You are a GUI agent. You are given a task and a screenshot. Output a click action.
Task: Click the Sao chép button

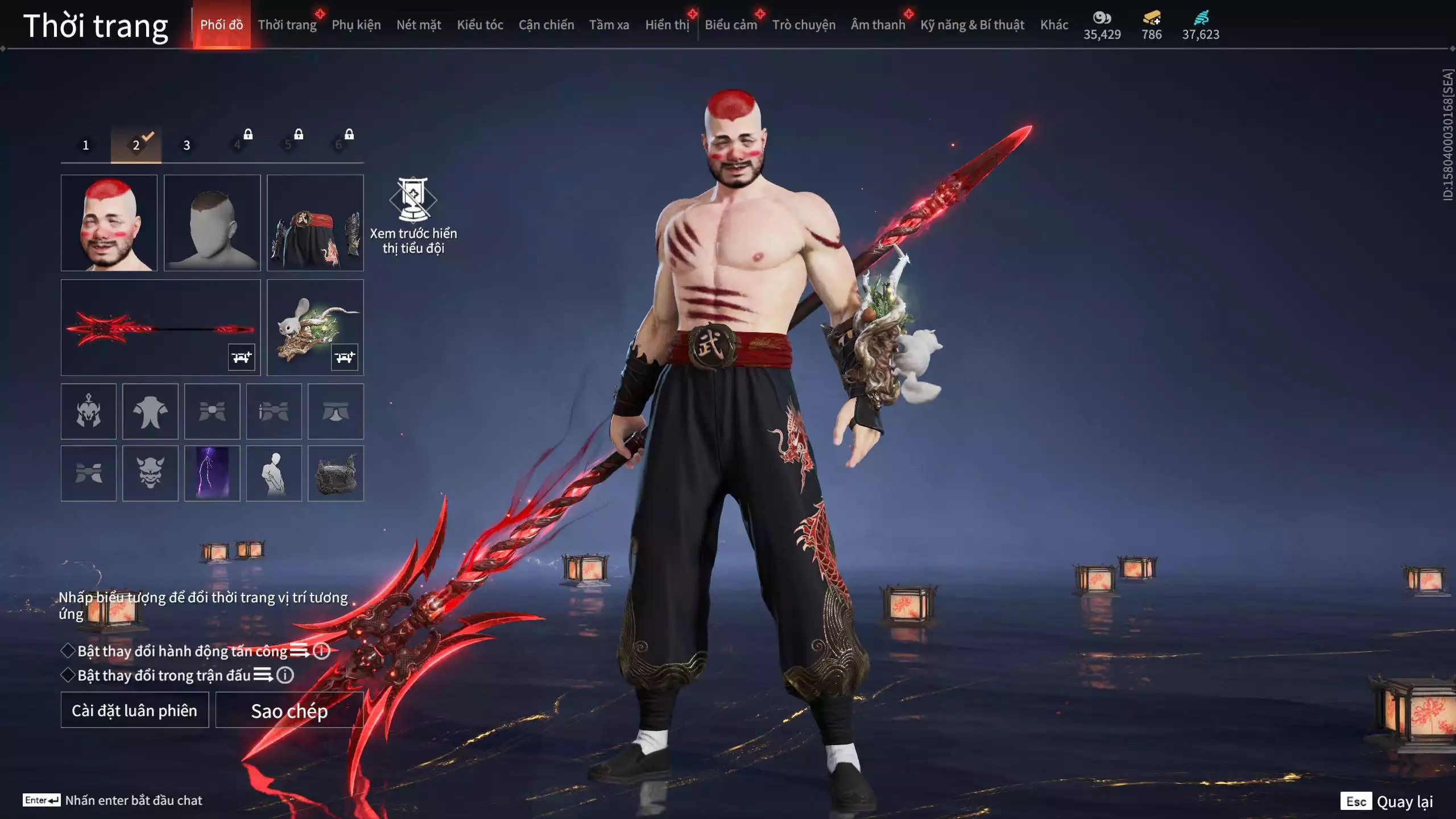(289, 710)
